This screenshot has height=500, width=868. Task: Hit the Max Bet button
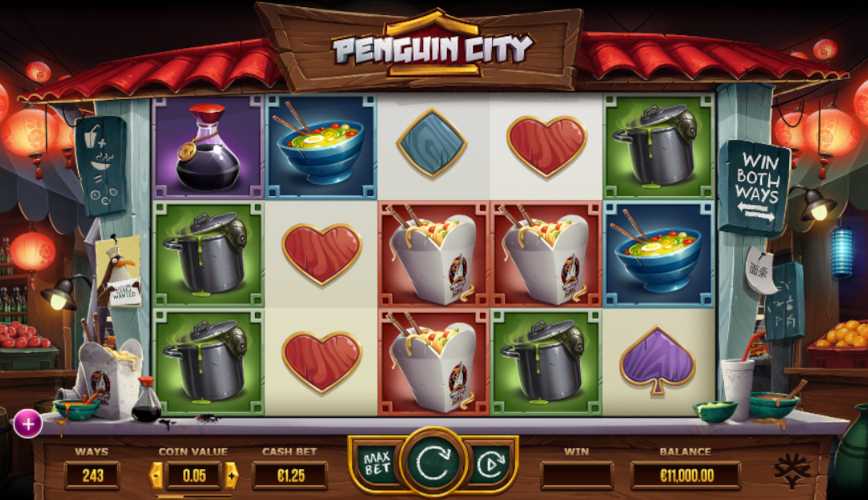click(x=377, y=464)
